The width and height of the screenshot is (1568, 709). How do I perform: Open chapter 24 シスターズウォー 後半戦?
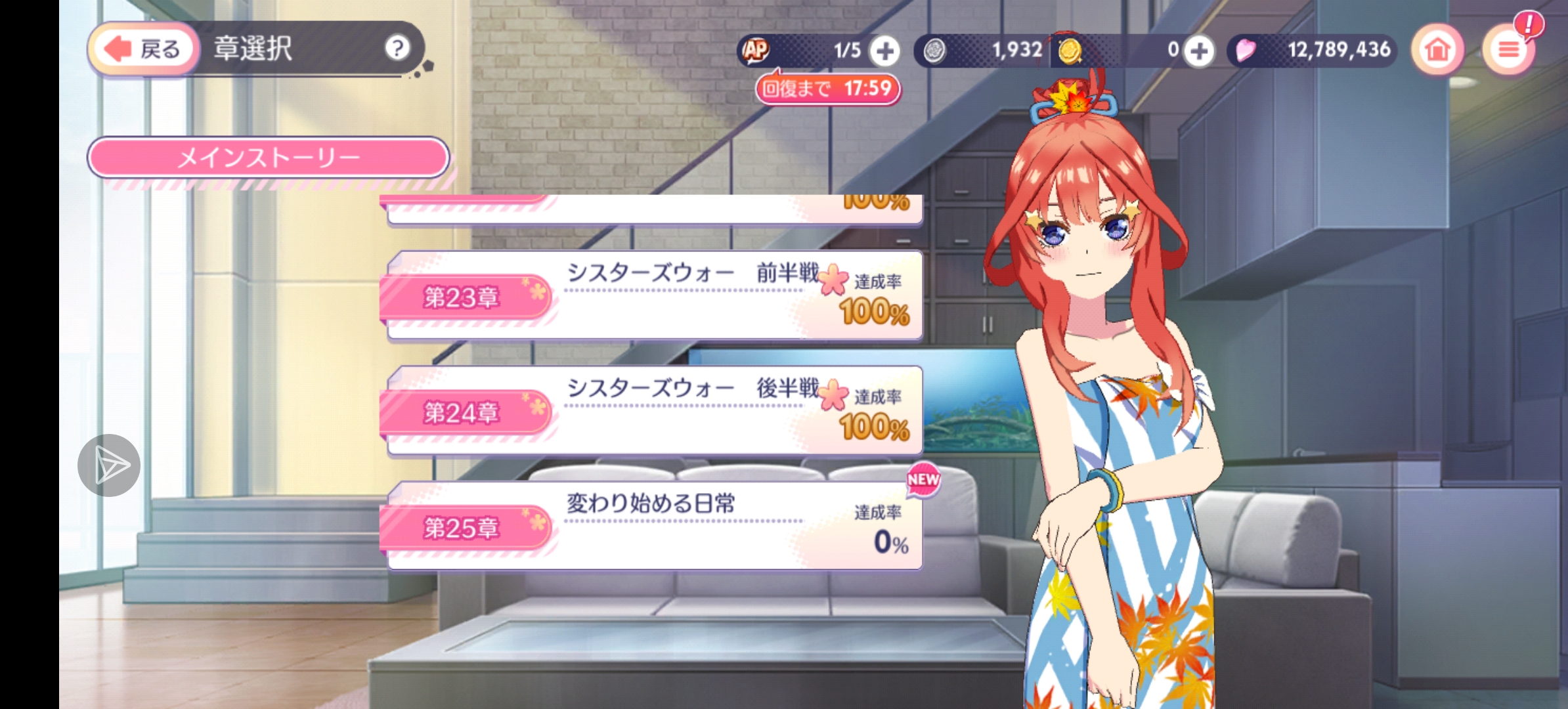tap(654, 411)
